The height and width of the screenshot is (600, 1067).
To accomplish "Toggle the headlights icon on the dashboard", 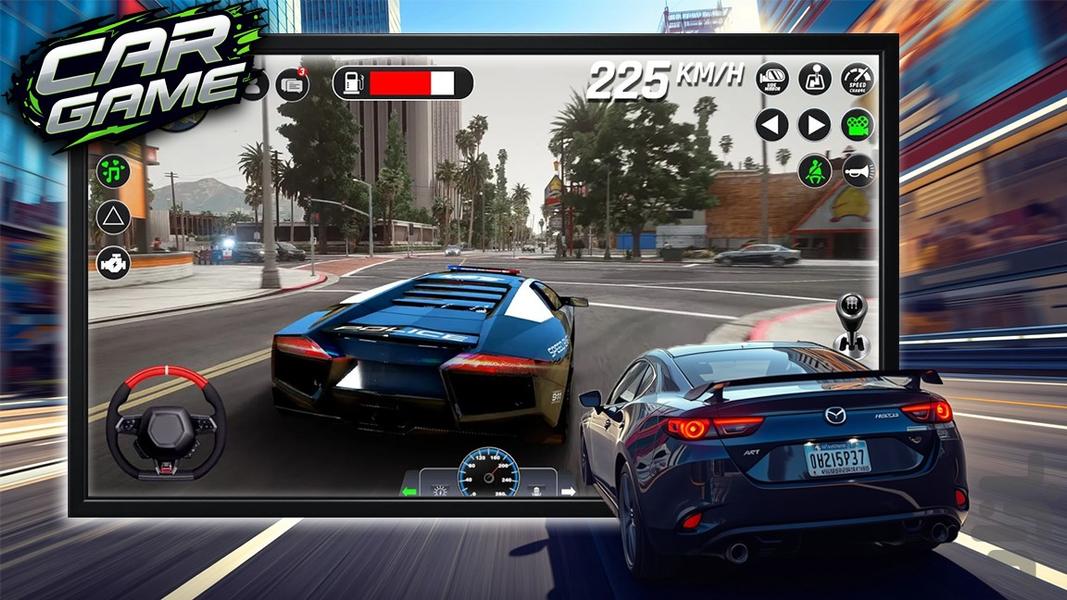I will (x=438, y=490).
